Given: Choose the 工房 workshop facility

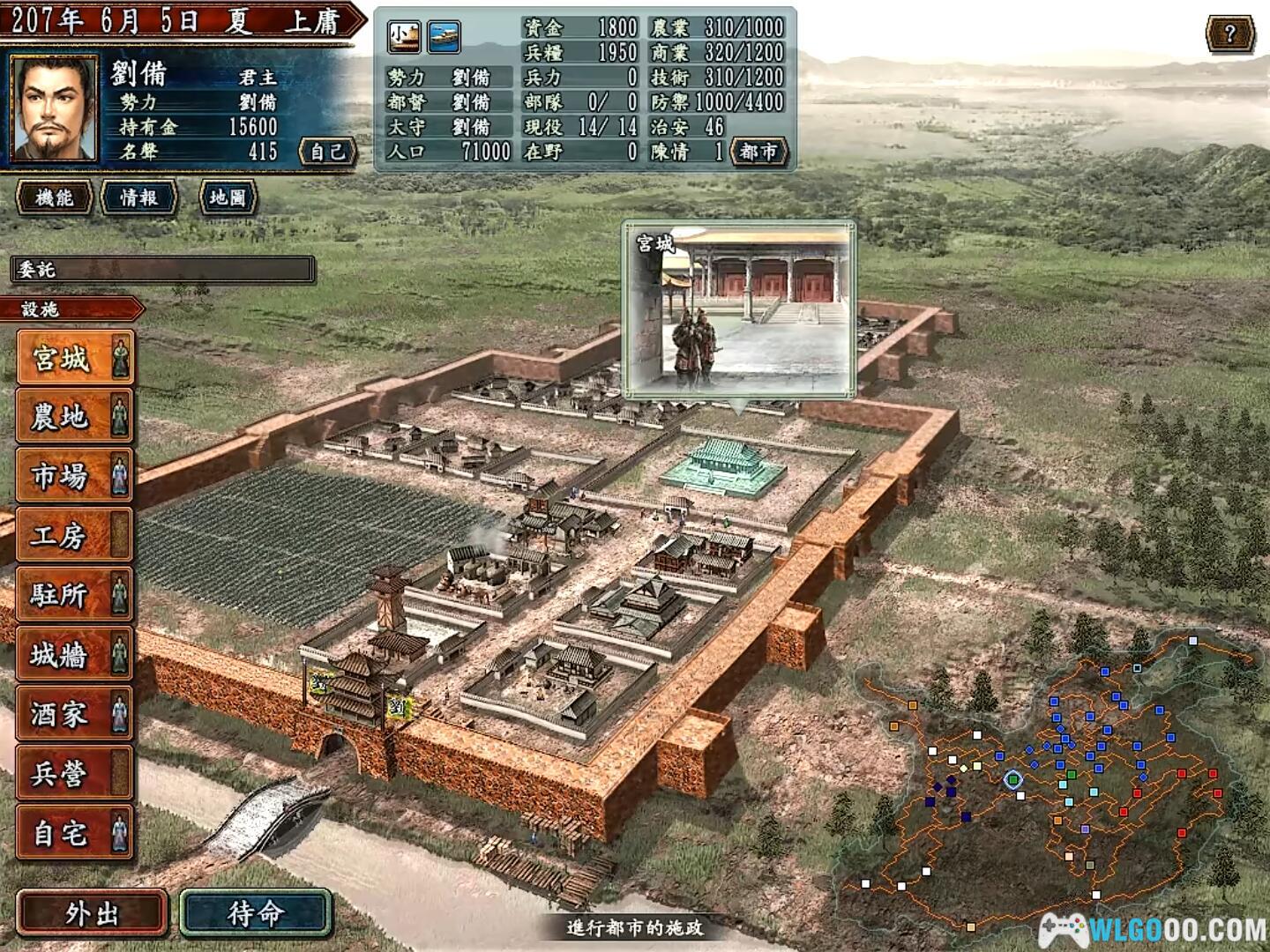Looking at the screenshot, I should (74, 535).
